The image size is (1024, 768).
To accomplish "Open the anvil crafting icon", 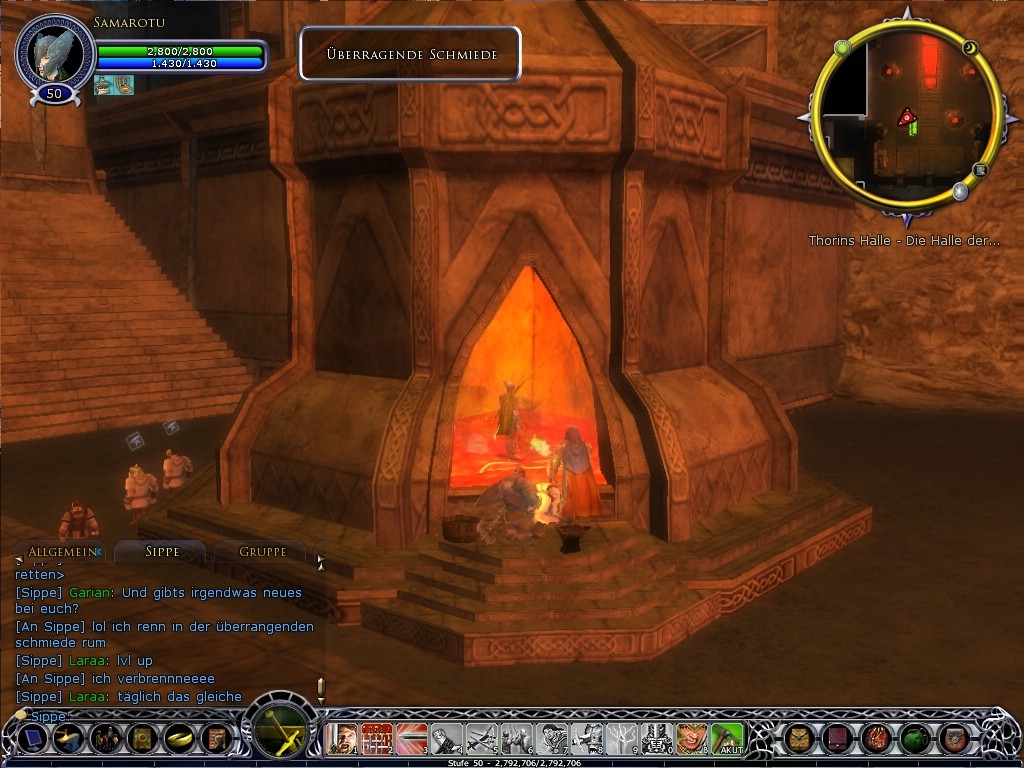I will (68, 739).
